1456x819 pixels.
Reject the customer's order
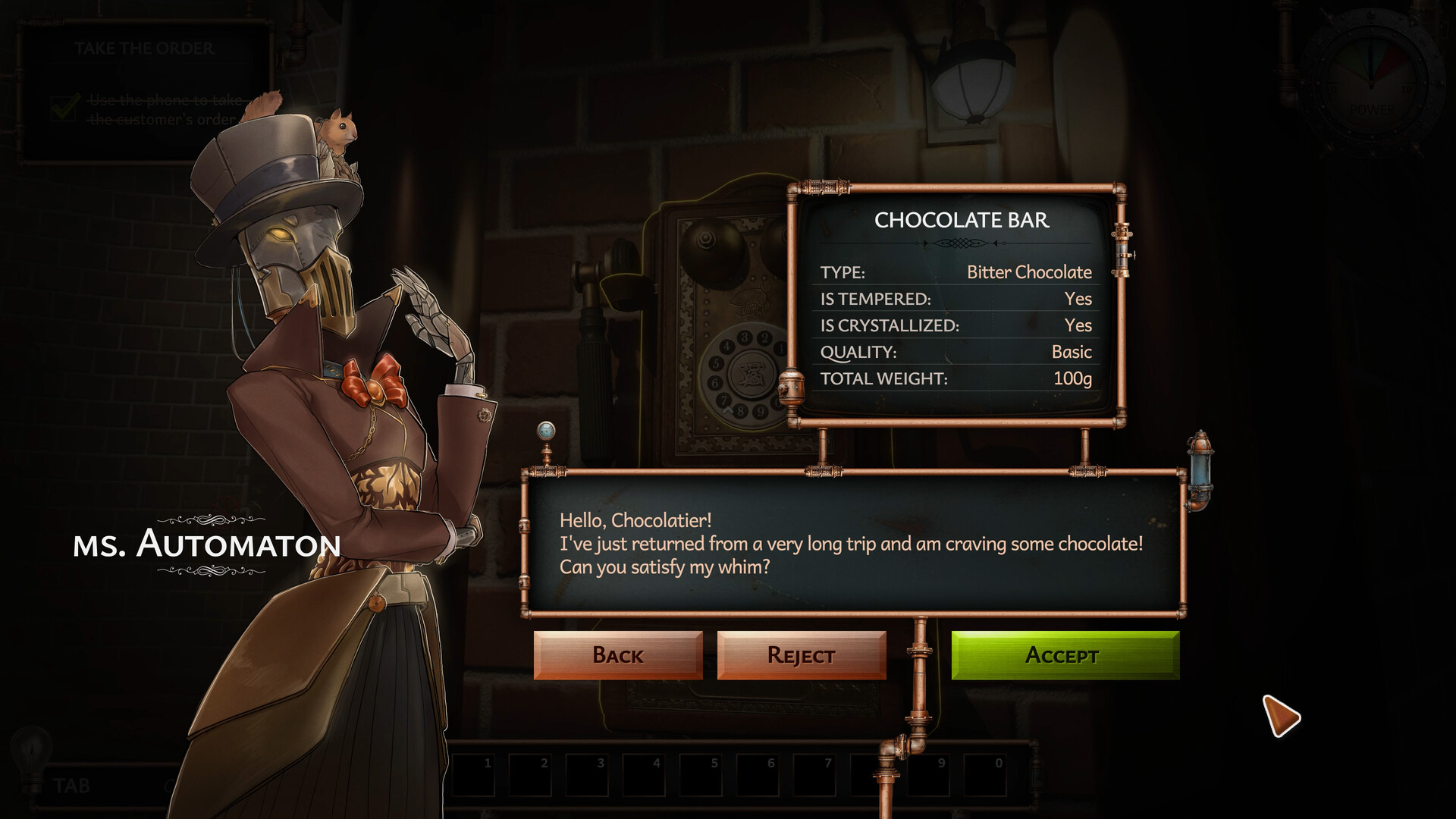click(800, 654)
